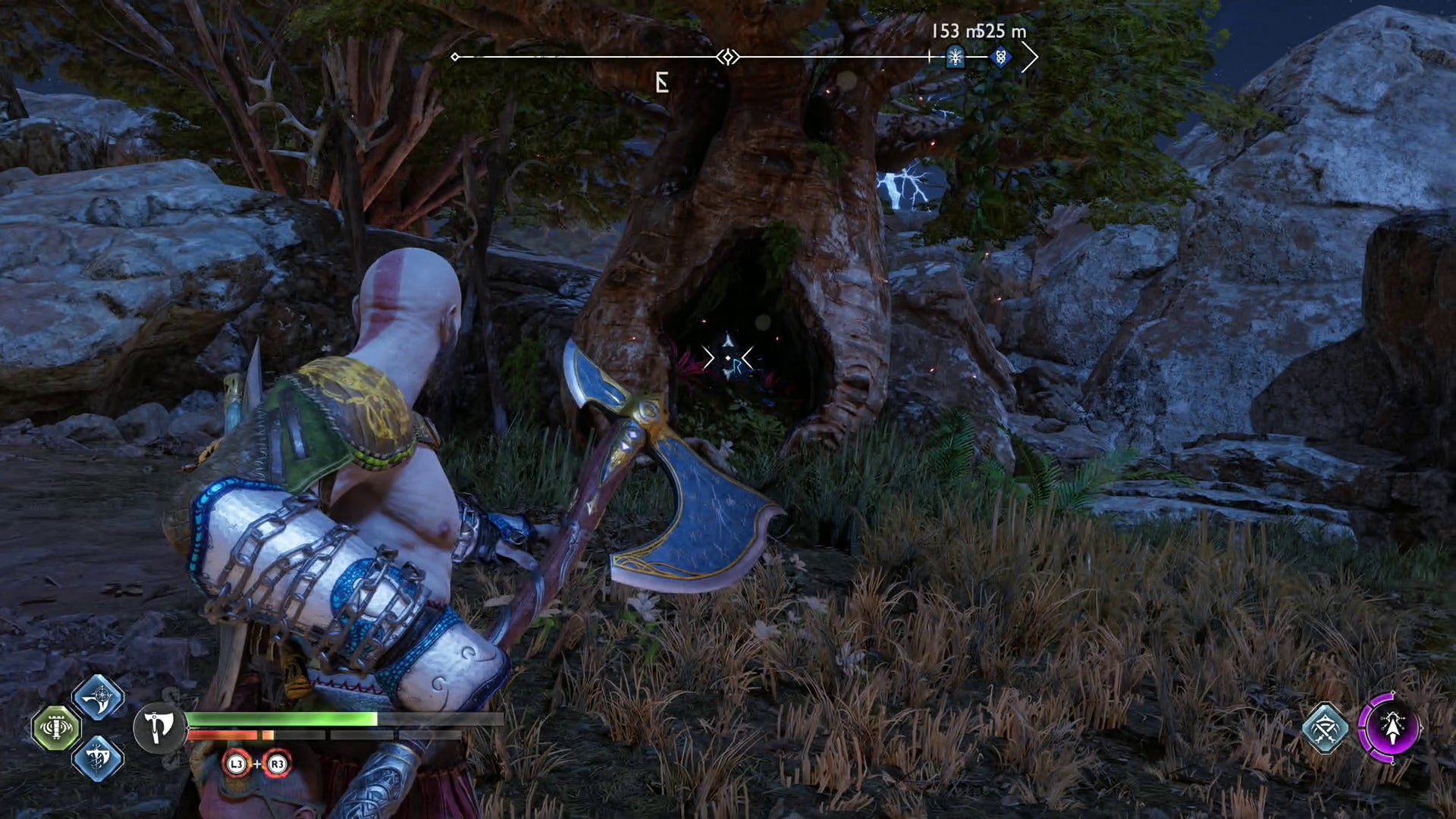
Task: Click the compass center diamond indicator
Action: (728, 57)
